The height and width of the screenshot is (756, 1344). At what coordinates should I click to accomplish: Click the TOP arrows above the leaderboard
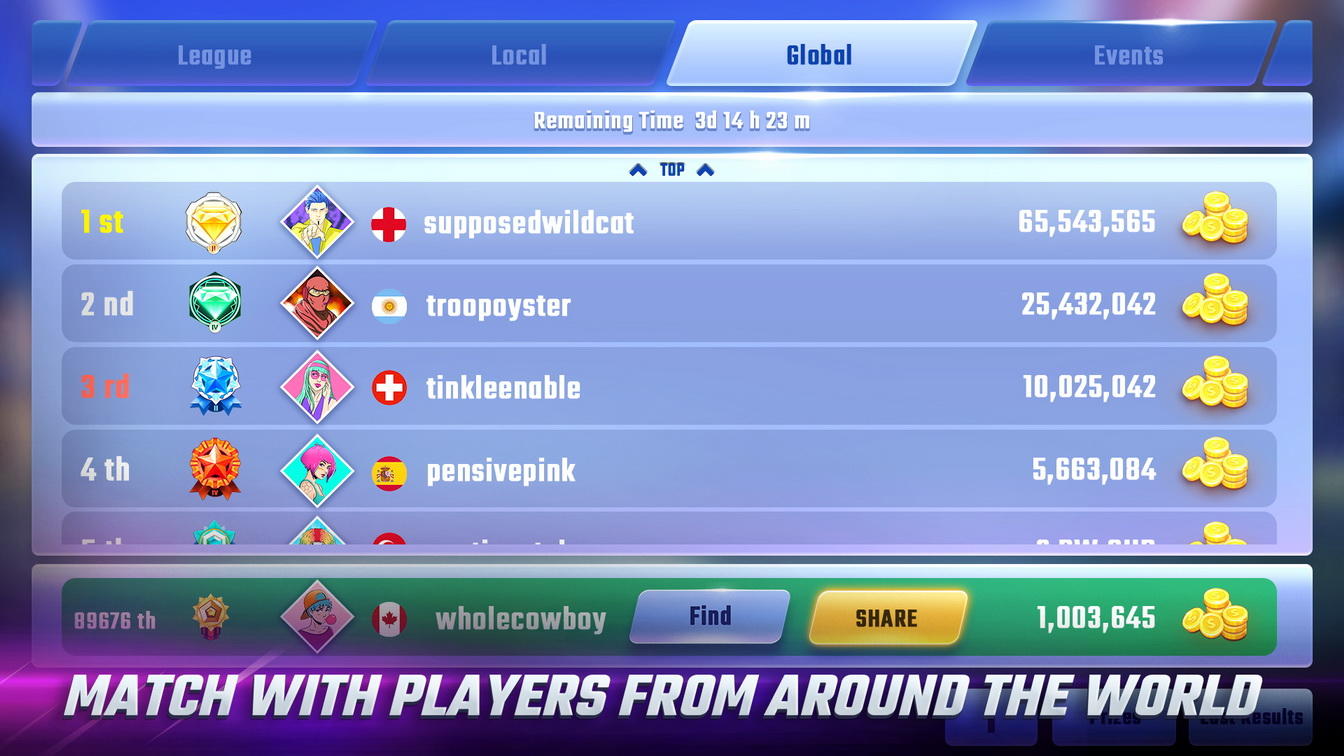tap(671, 169)
